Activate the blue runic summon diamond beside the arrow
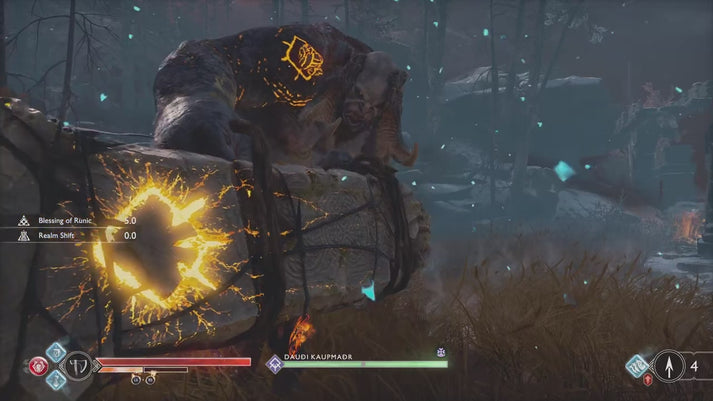The image size is (713, 401). point(636,365)
